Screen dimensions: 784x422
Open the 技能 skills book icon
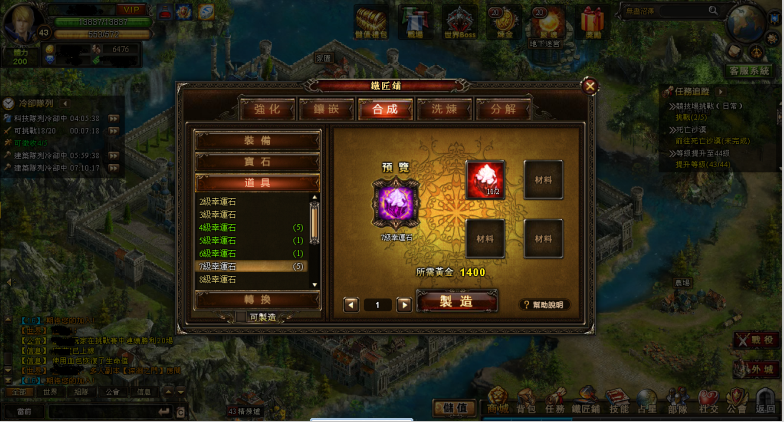coord(619,399)
